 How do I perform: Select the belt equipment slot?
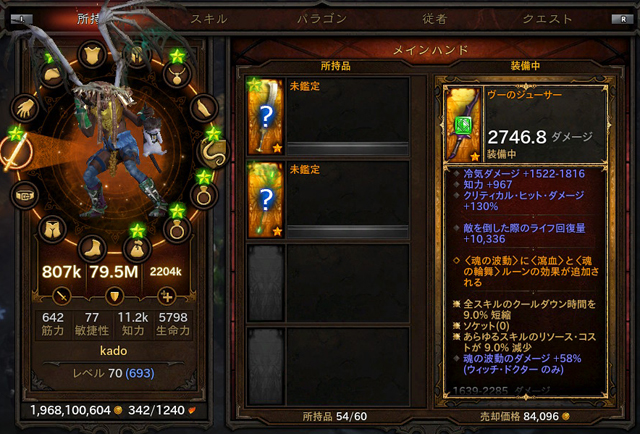[x=26, y=195]
